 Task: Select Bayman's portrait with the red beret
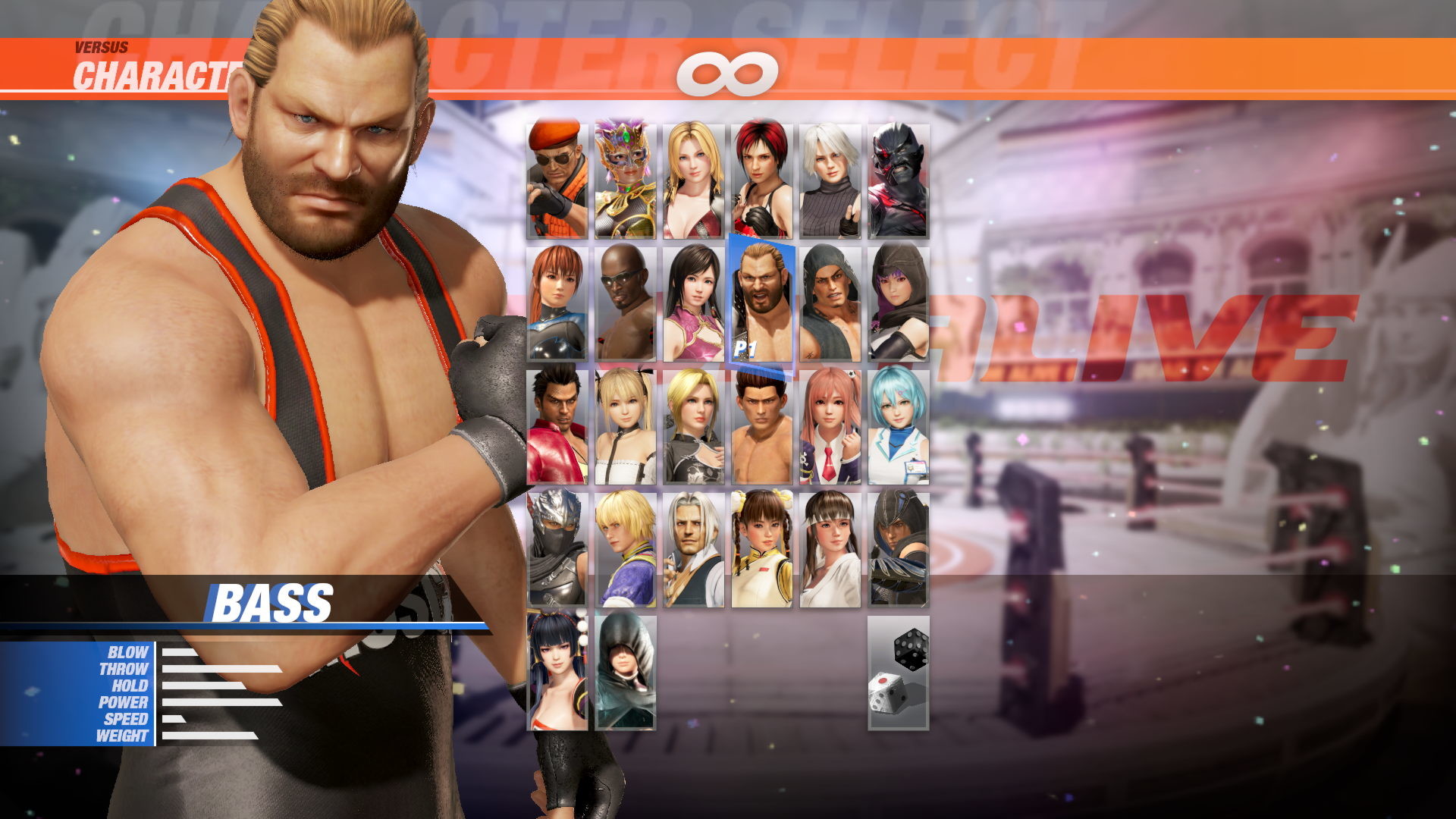(557, 178)
